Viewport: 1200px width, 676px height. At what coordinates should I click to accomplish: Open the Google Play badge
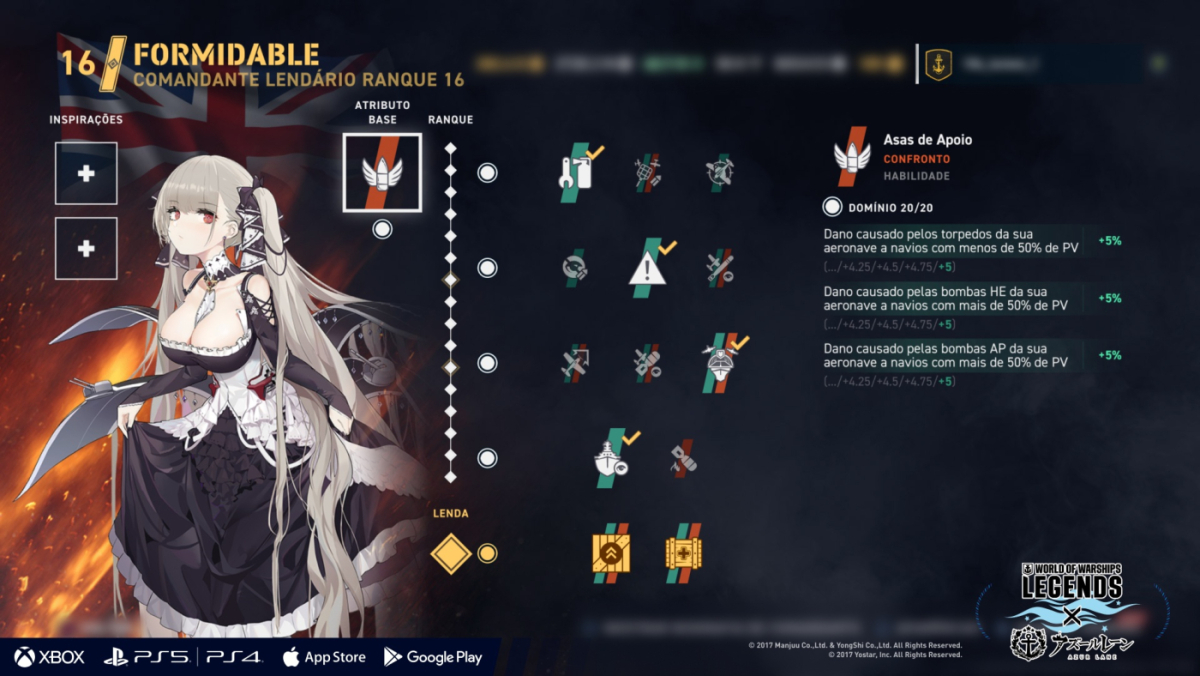[x=433, y=657]
